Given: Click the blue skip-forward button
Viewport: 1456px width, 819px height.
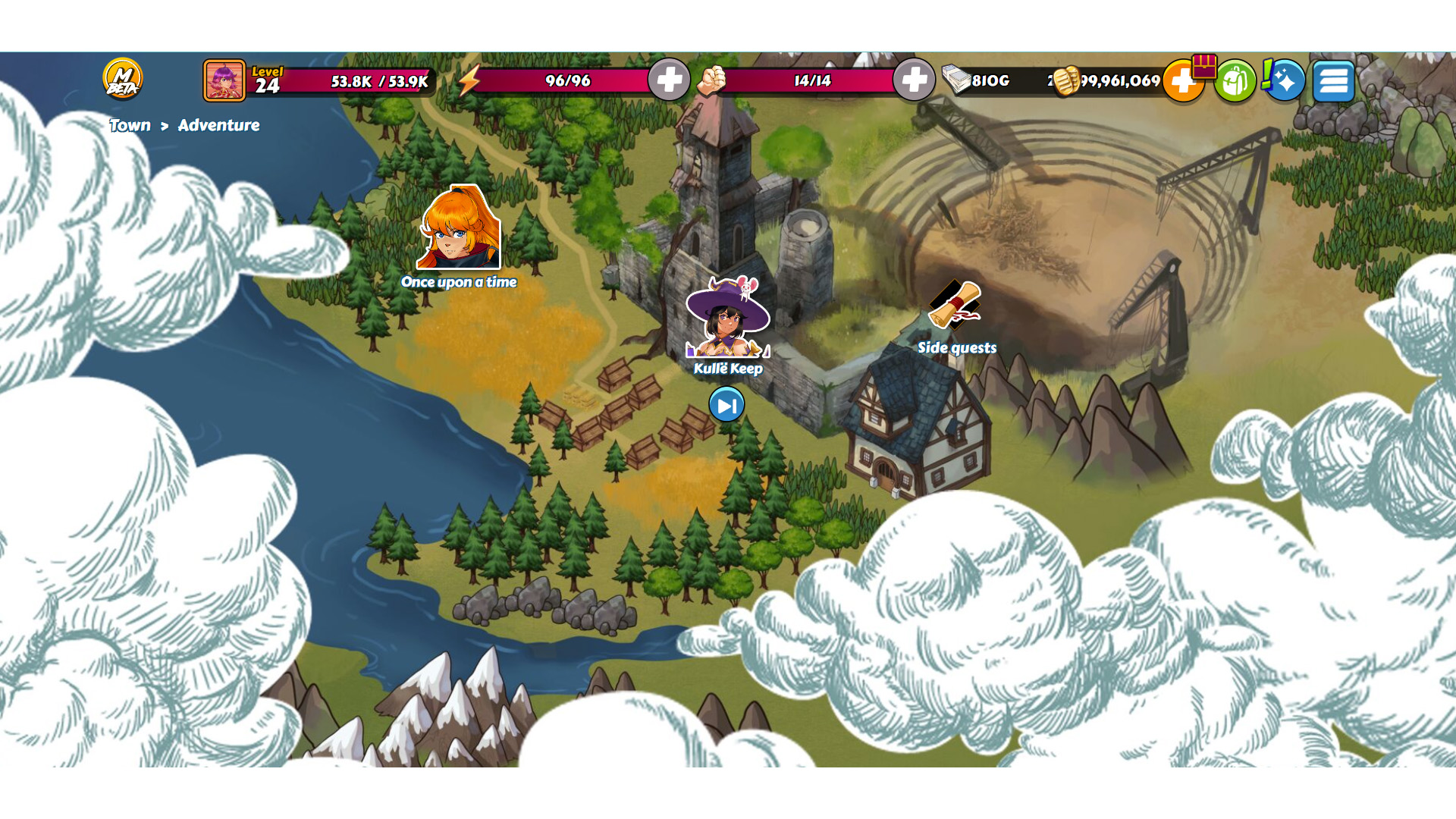Looking at the screenshot, I should pyautogui.click(x=726, y=405).
